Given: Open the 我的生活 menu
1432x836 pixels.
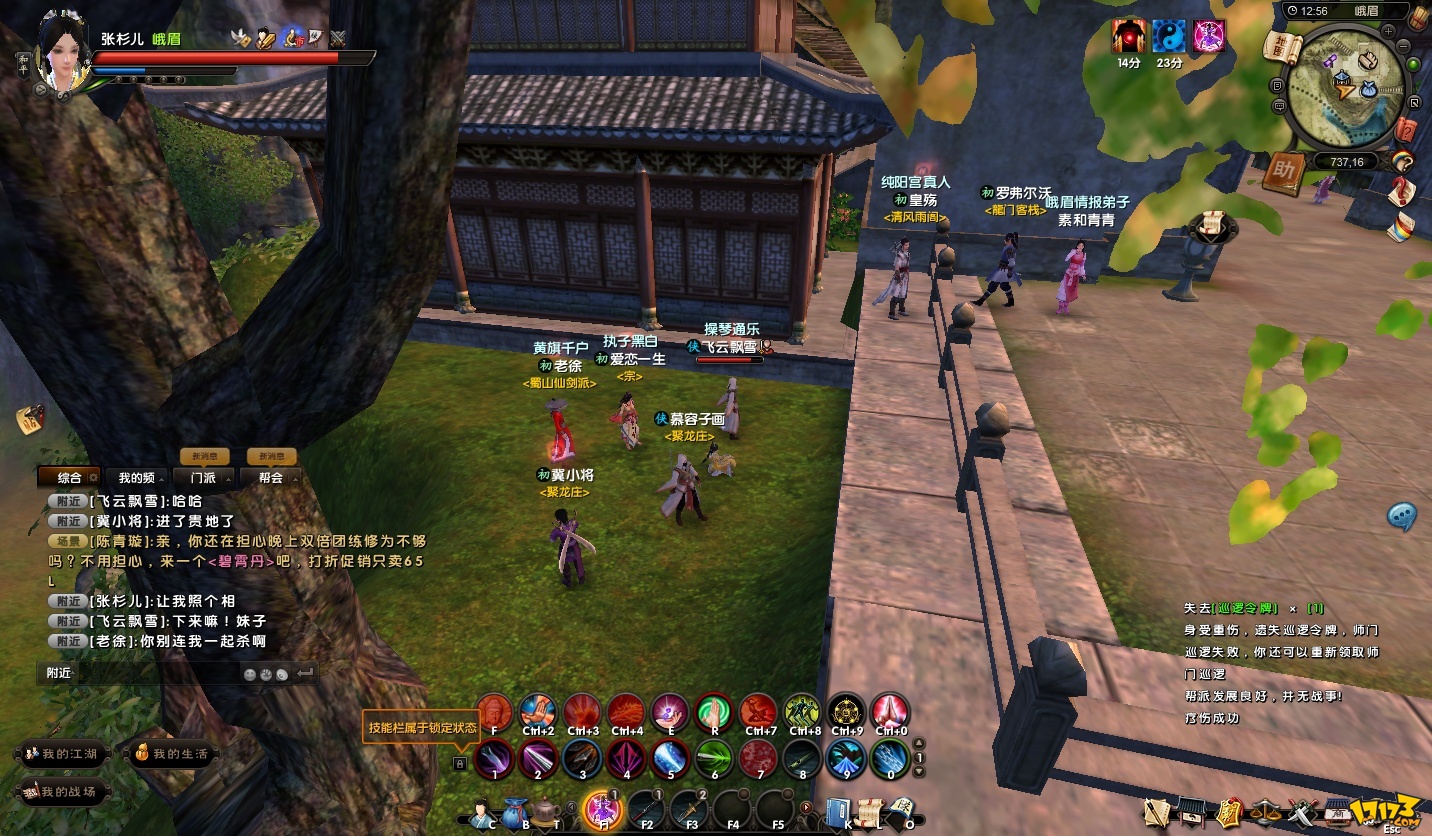Looking at the screenshot, I should pyautogui.click(x=171, y=754).
